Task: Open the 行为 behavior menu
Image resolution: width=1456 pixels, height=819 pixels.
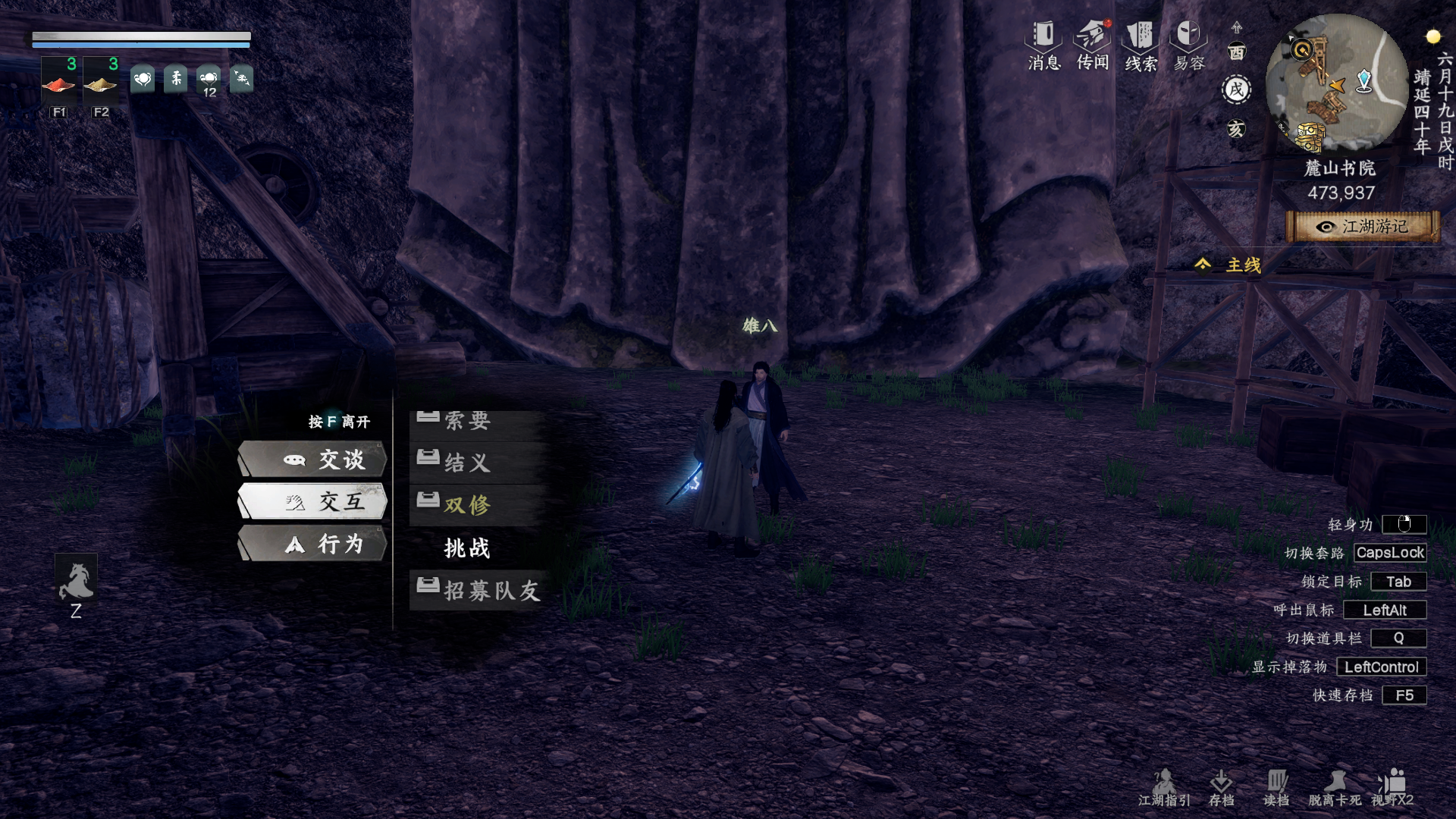Action: pos(312,544)
